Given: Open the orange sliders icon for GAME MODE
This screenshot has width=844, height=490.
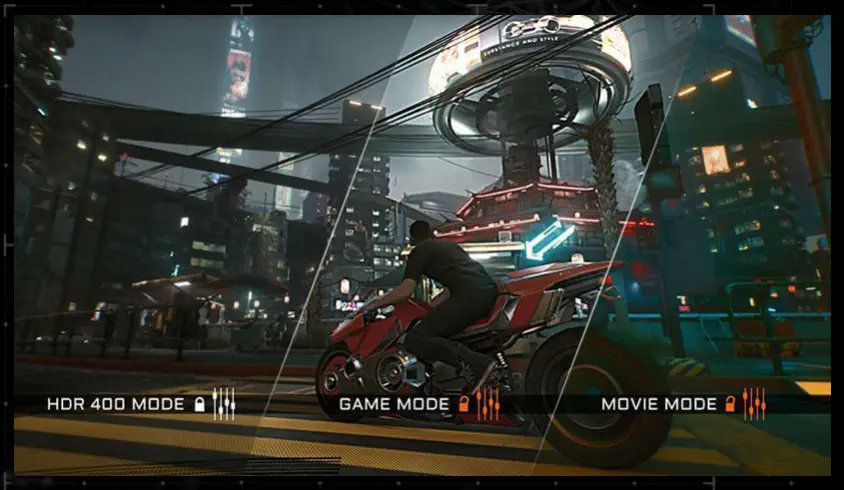Looking at the screenshot, I should click(487, 404).
